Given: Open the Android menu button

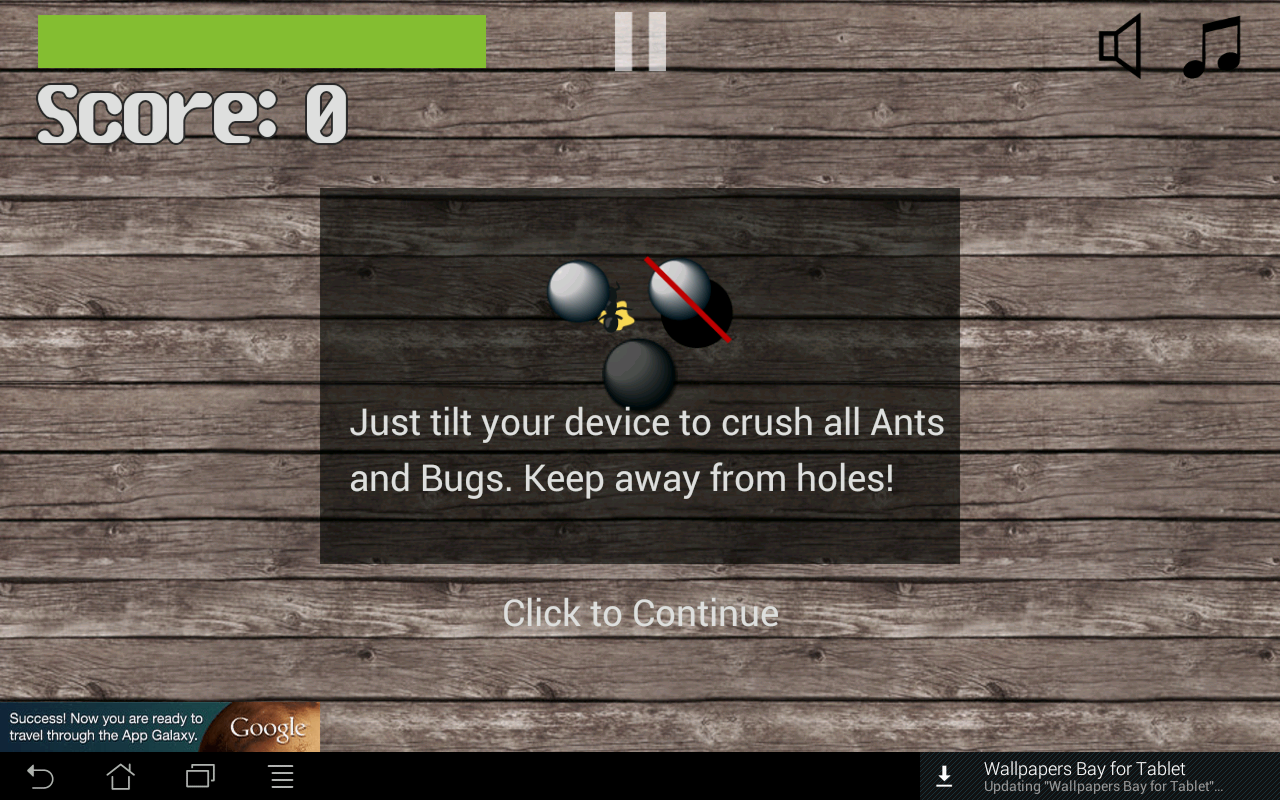Looking at the screenshot, I should (282, 776).
